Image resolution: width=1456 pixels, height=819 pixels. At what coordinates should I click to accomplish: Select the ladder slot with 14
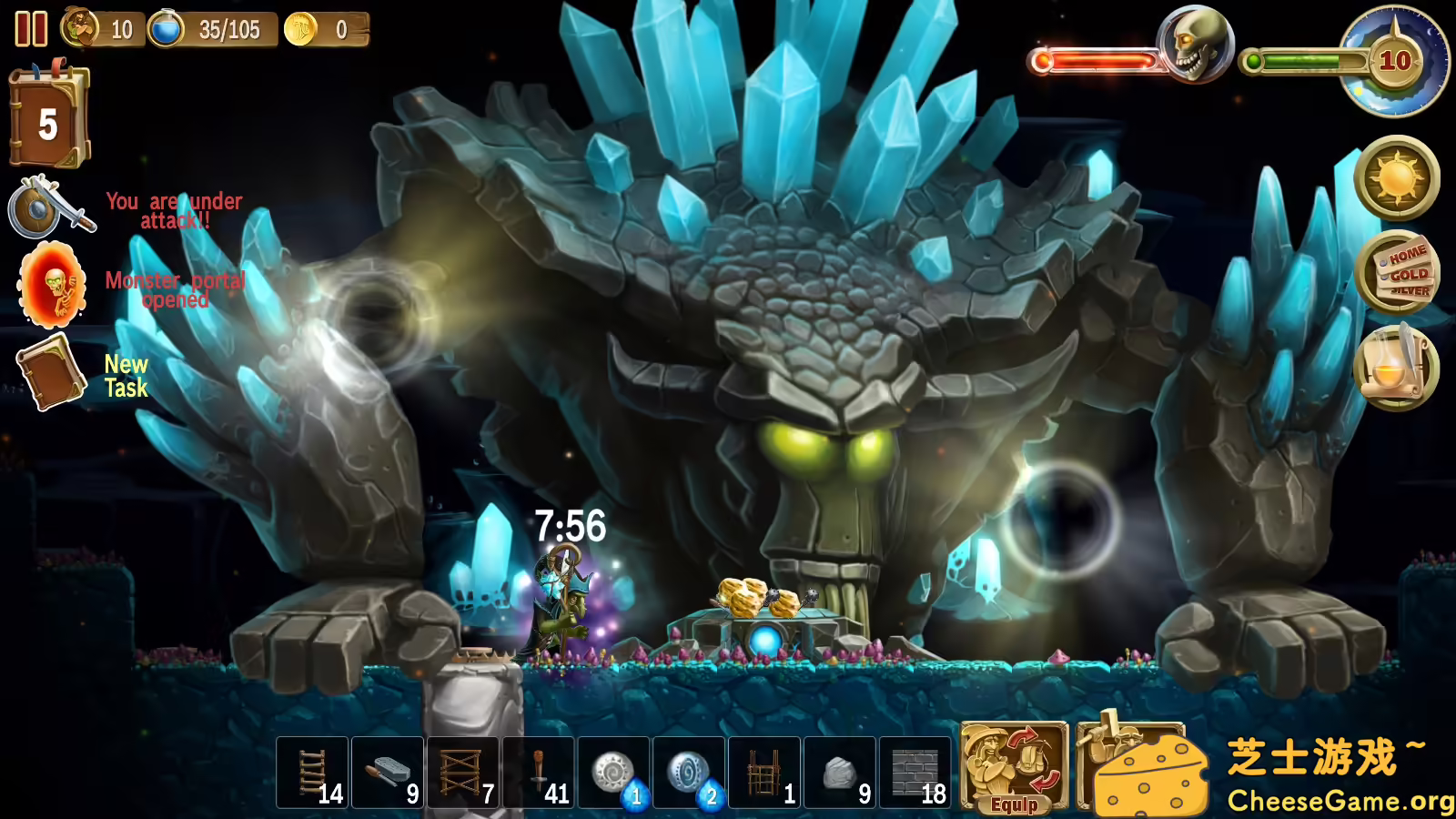312,773
